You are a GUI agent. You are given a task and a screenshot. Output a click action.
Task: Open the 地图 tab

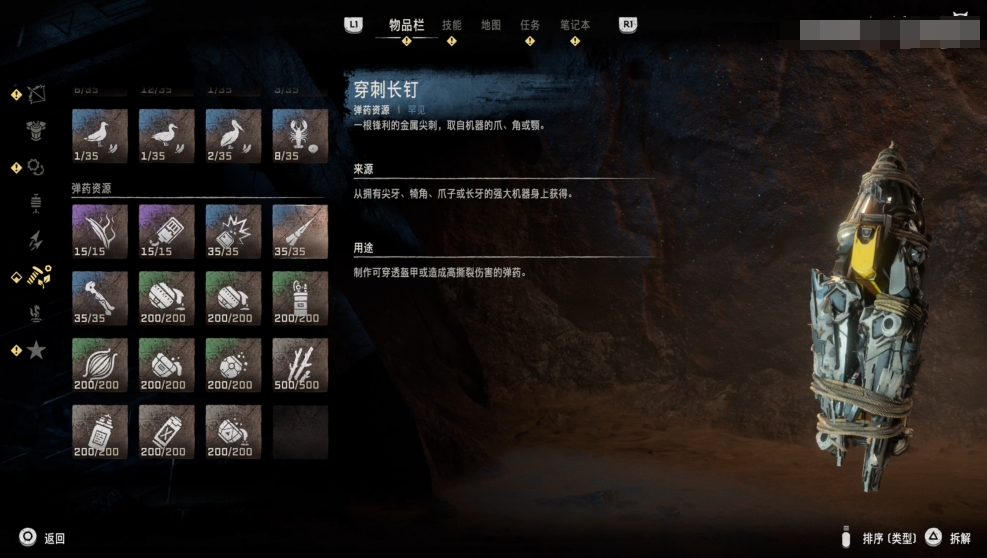tap(491, 25)
